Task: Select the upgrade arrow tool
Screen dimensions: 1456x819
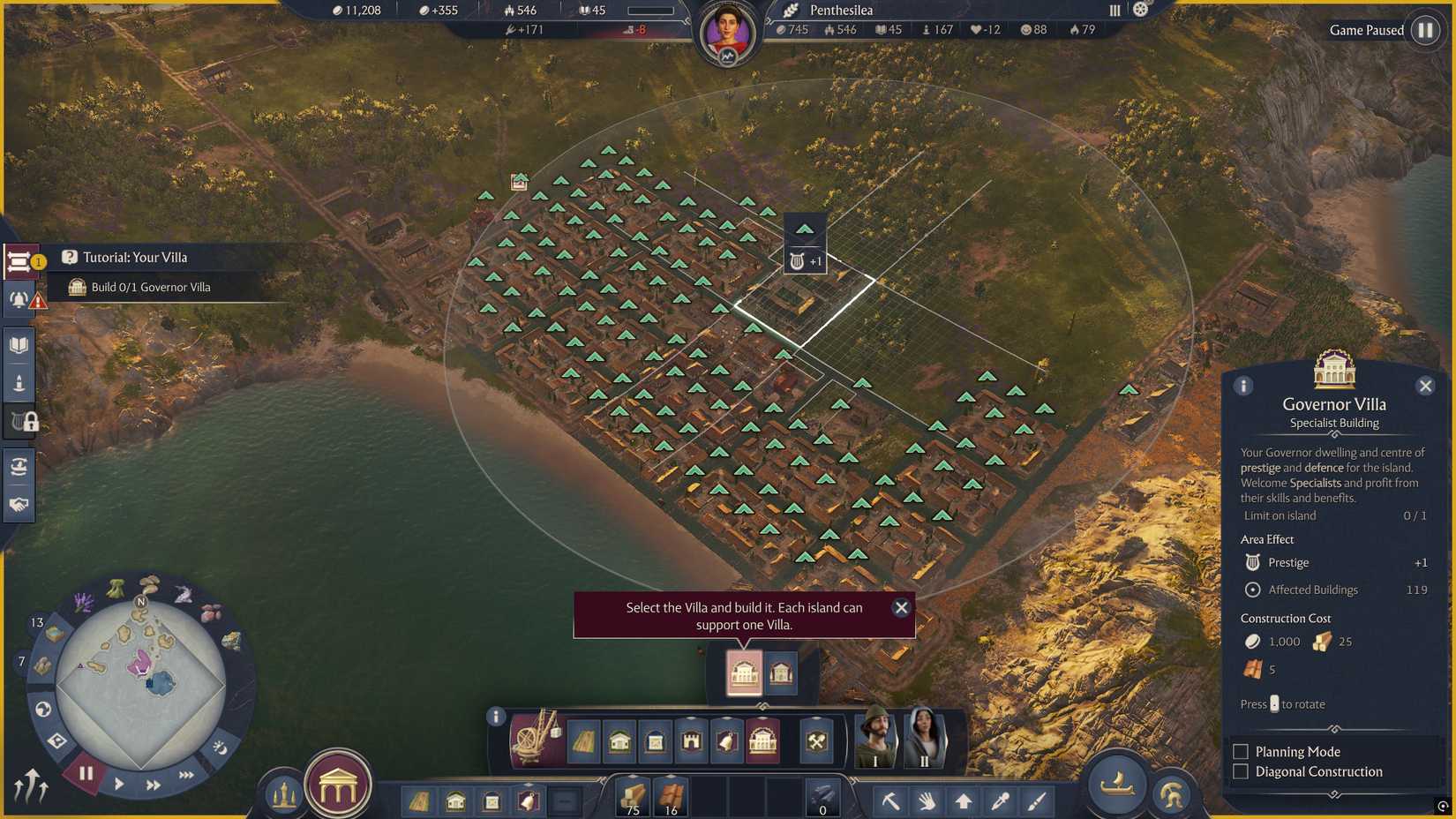Action: 964,800
